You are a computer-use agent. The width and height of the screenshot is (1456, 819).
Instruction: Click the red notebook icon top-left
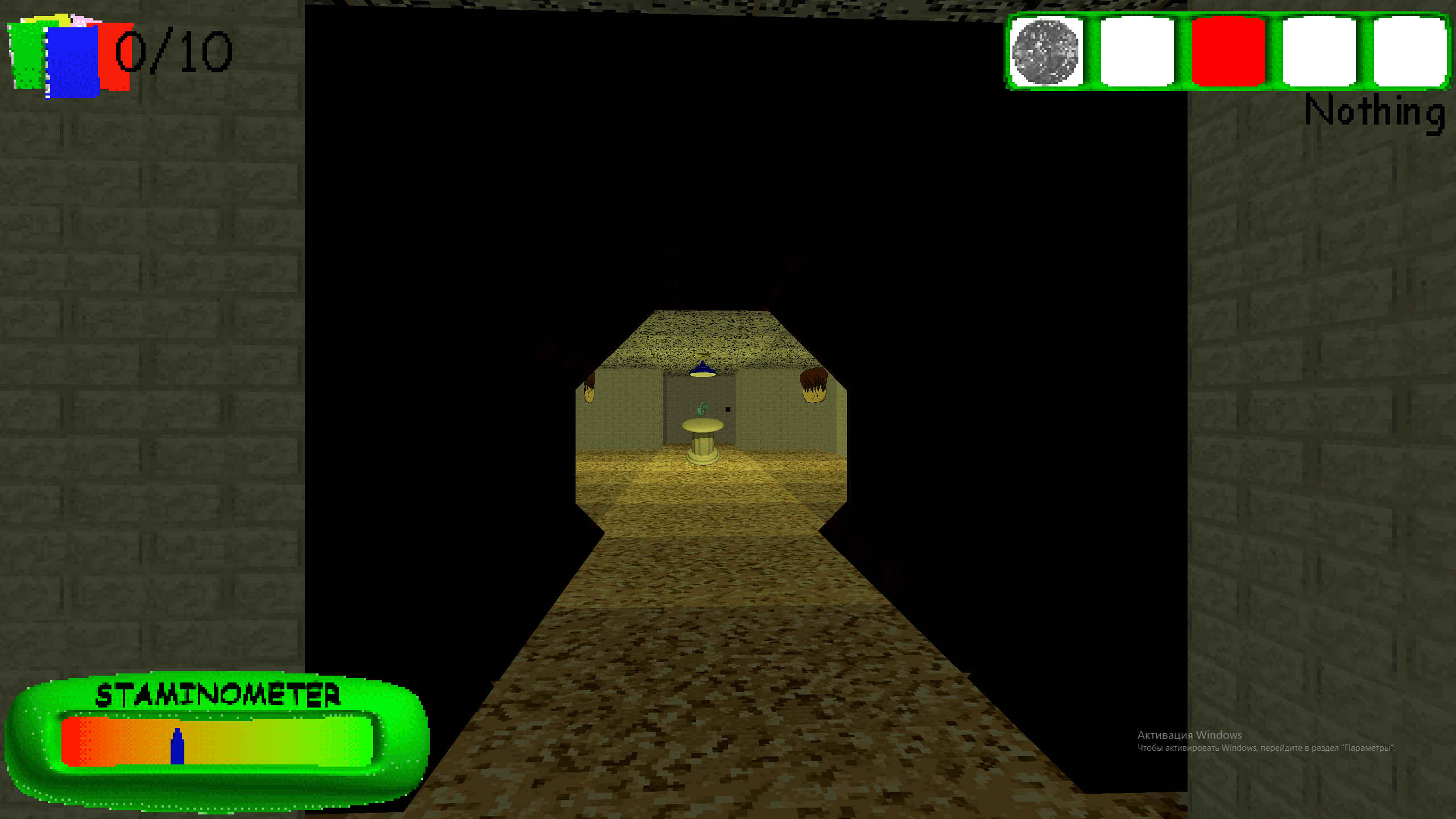(114, 57)
